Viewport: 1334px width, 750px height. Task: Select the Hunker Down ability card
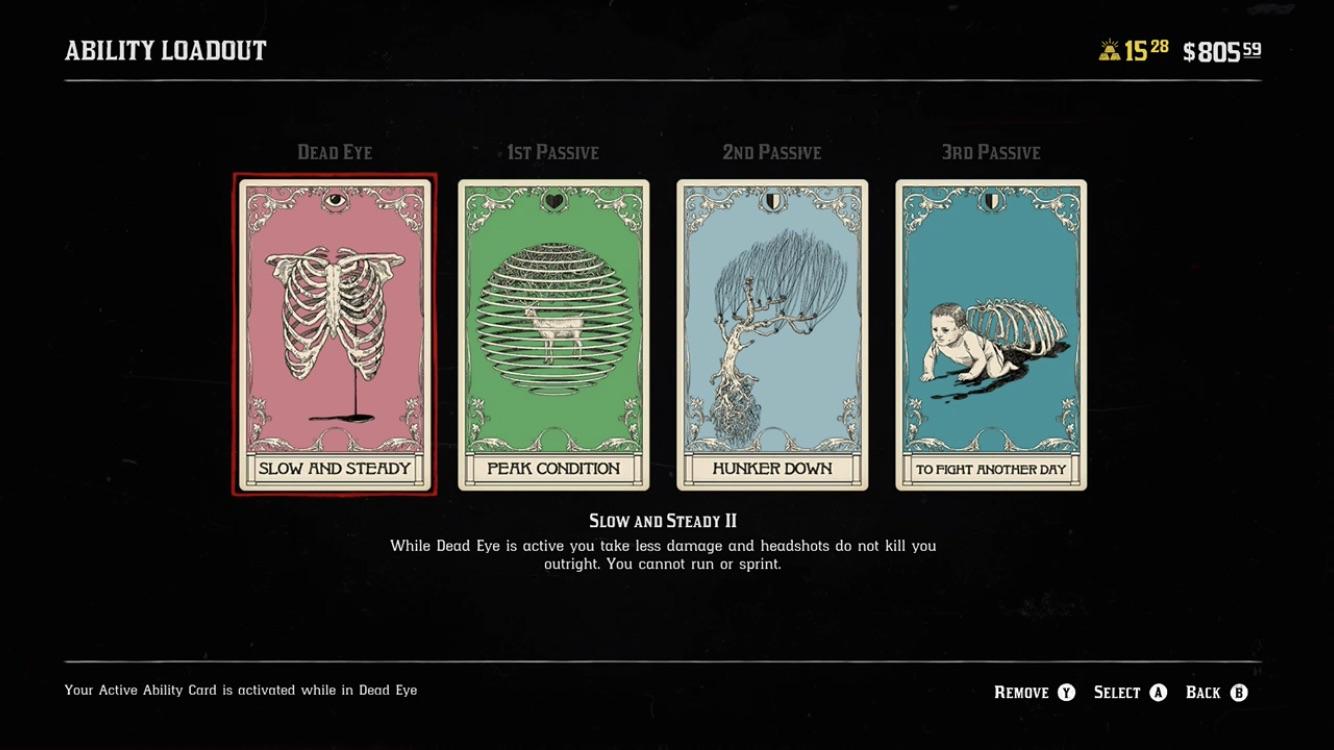[772, 335]
